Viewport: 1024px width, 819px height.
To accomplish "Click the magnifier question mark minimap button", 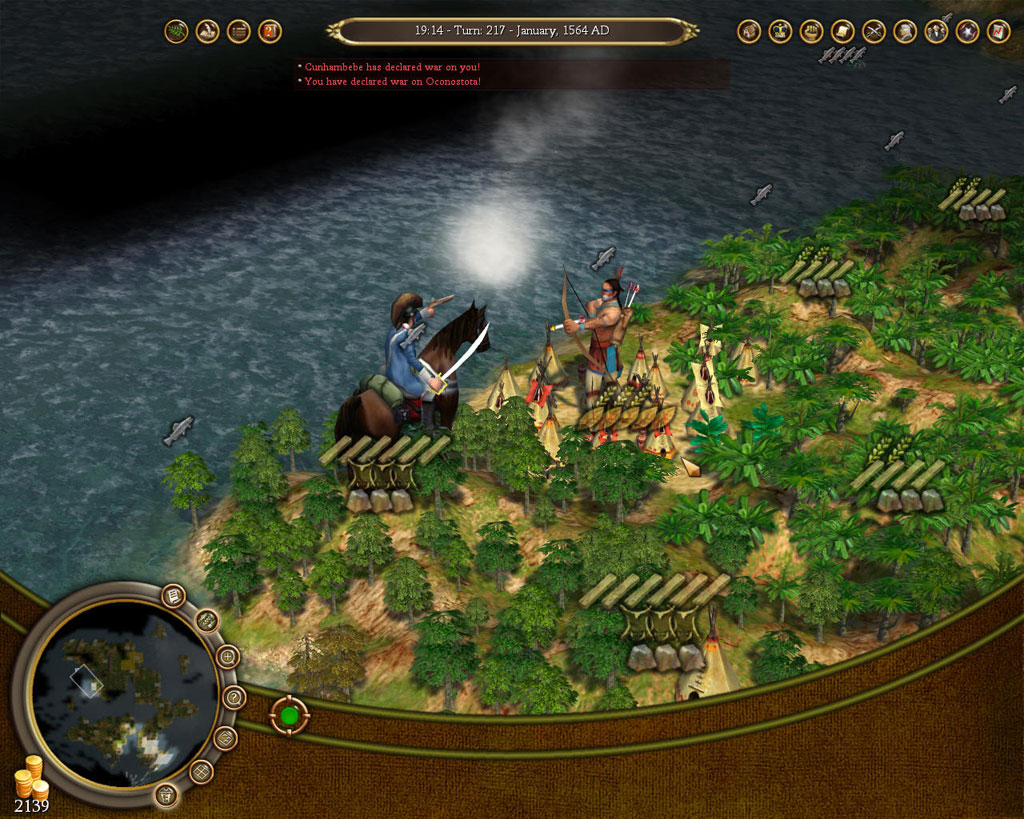I will (x=234, y=697).
